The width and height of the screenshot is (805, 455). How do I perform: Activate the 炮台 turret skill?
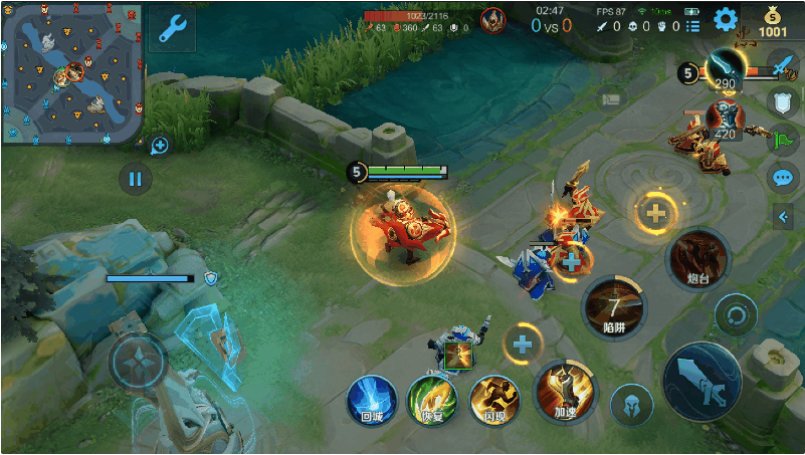click(697, 259)
